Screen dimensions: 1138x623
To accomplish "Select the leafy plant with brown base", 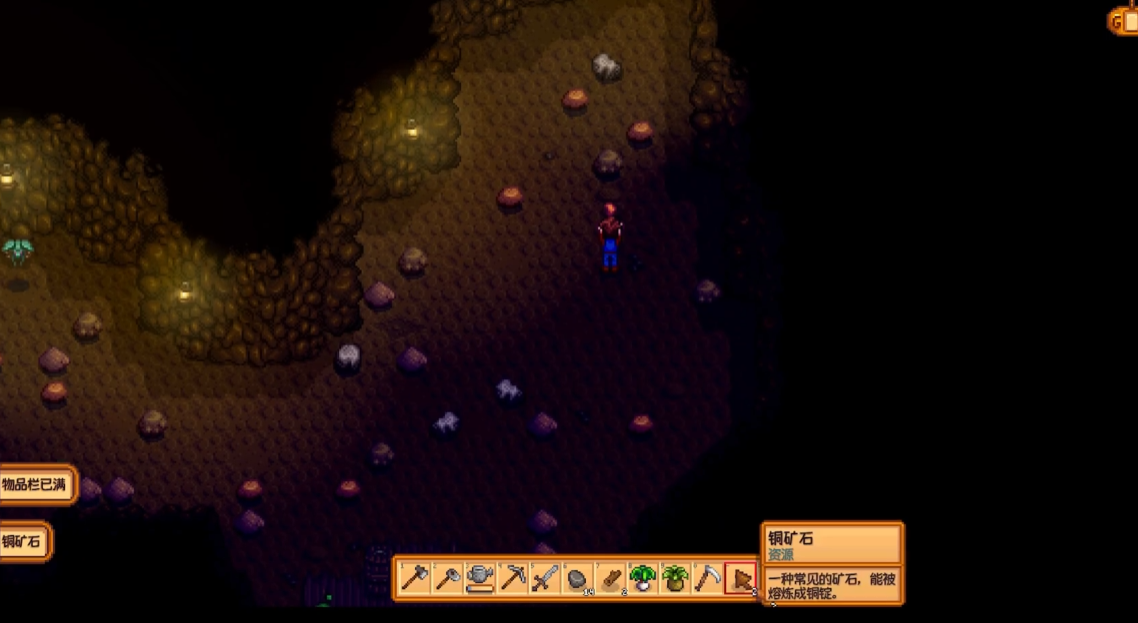I will [675, 578].
